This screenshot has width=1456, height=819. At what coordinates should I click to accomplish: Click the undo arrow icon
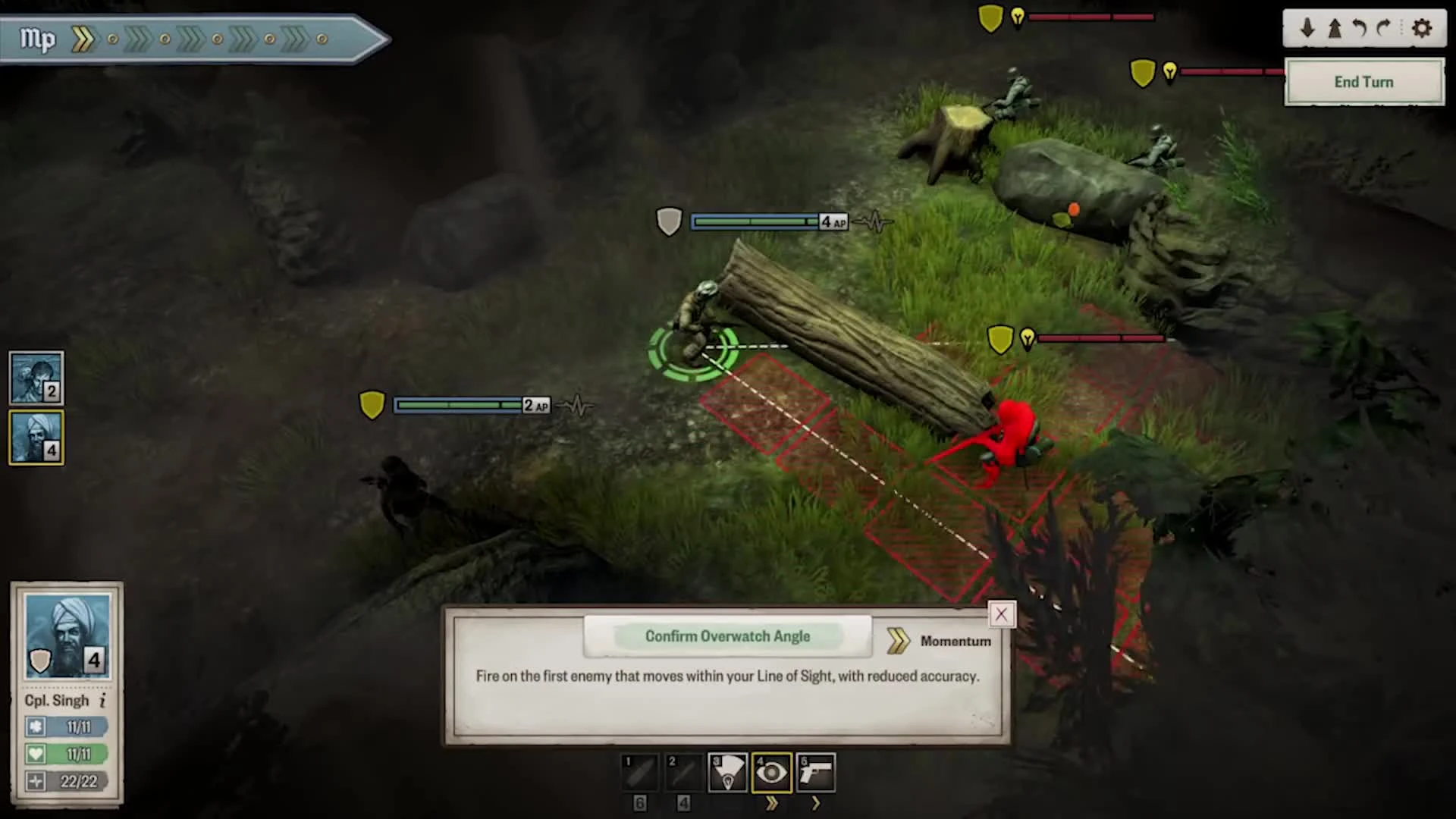tap(1358, 29)
